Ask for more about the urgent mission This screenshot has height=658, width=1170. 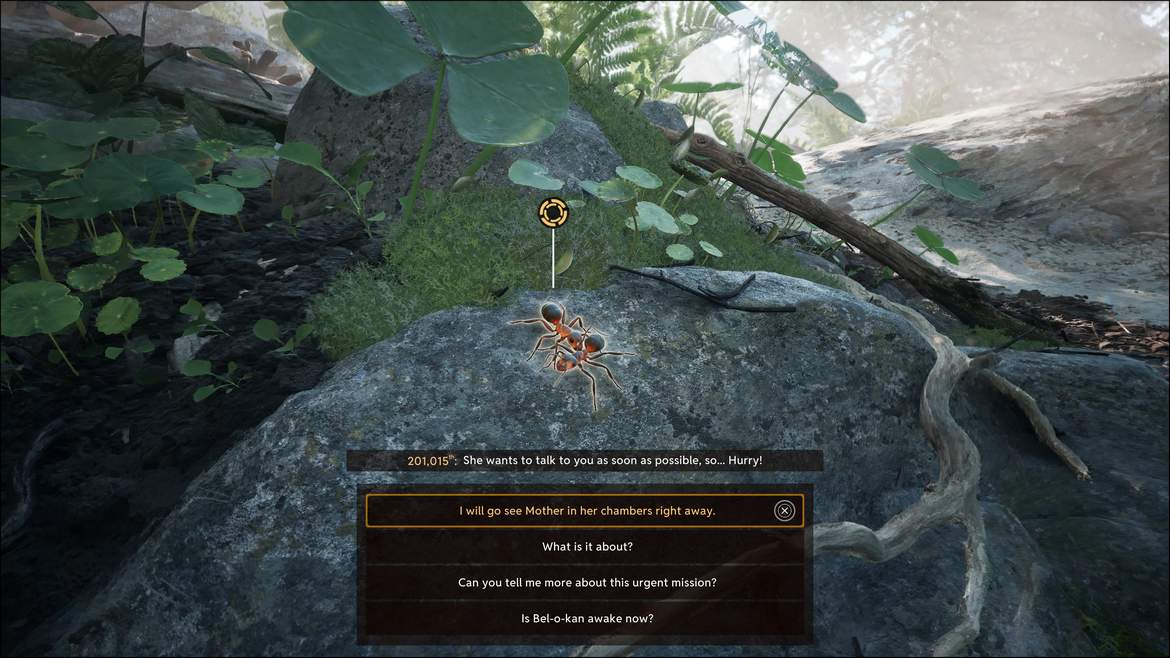tap(586, 583)
